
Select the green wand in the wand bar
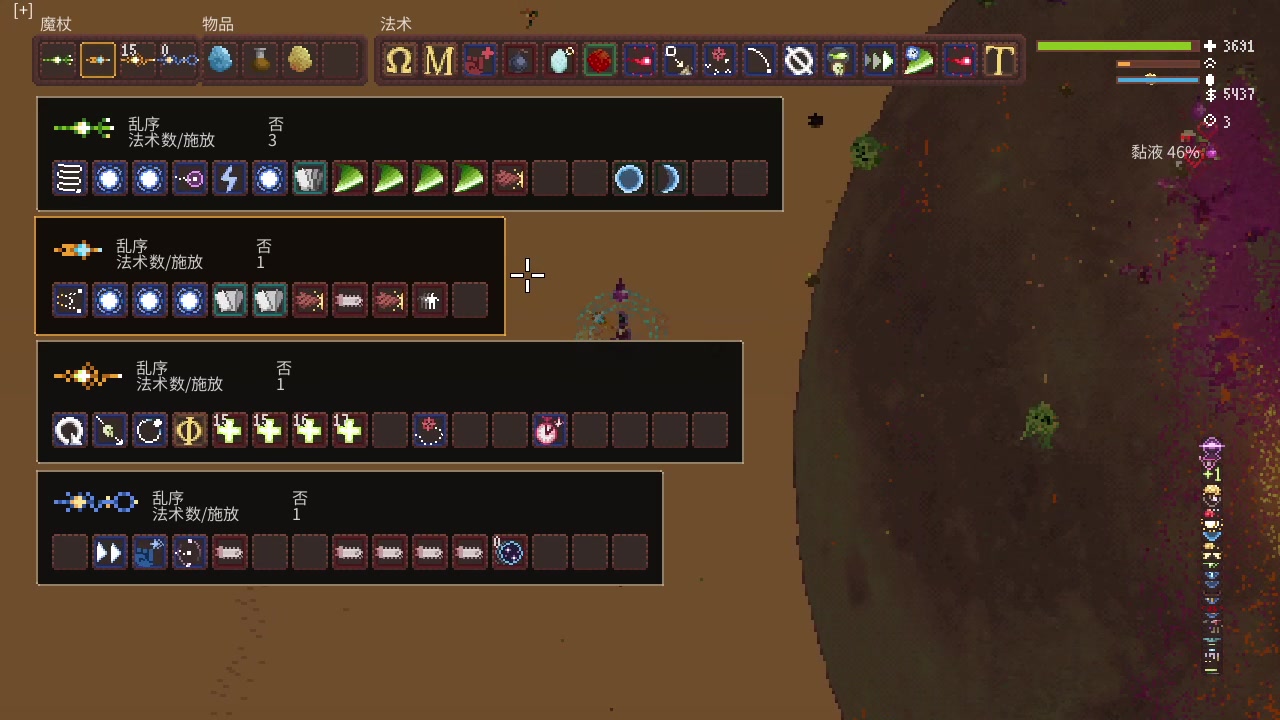click(x=58, y=61)
